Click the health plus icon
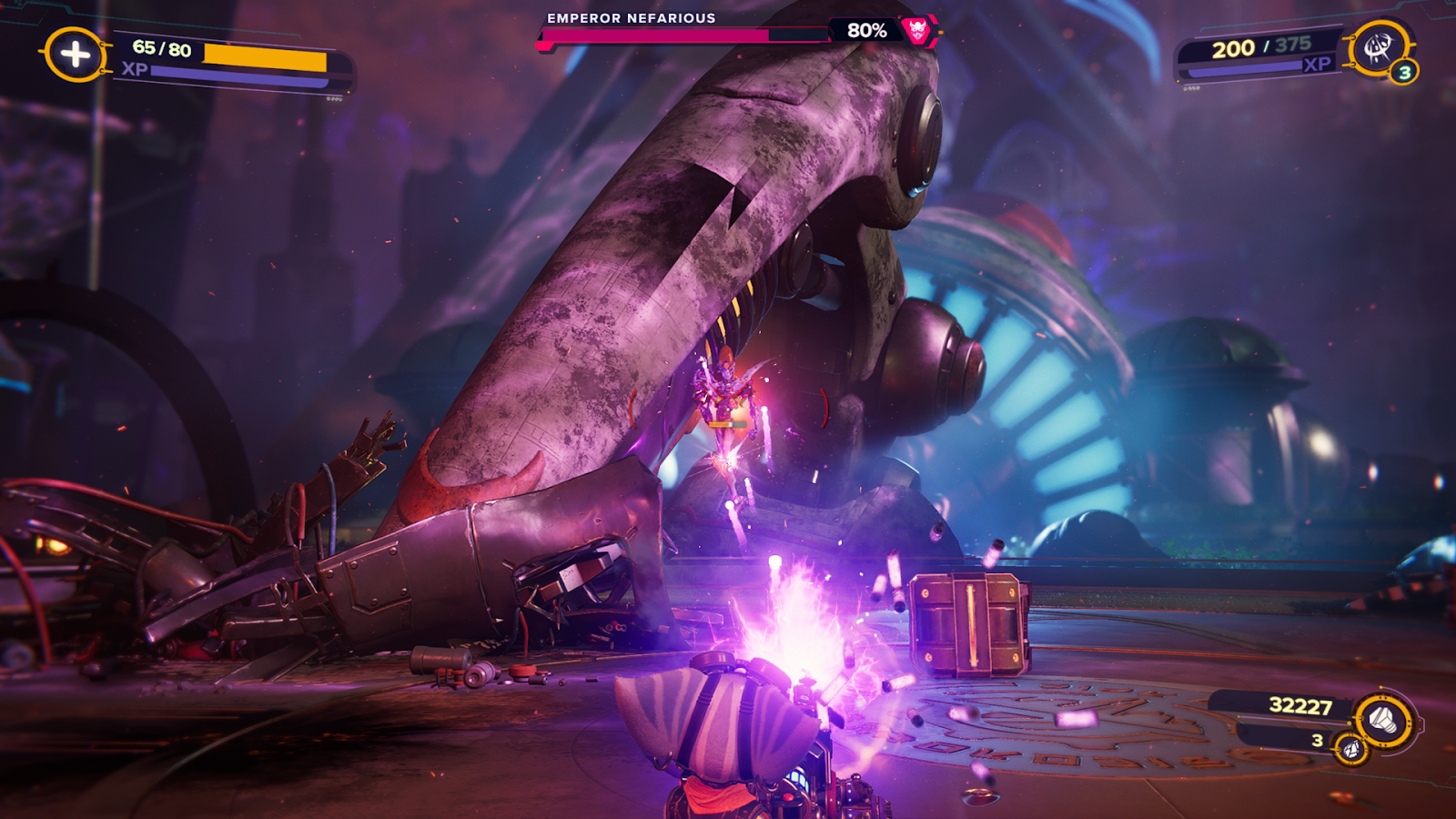The image size is (1456, 819). (x=75, y=55)
